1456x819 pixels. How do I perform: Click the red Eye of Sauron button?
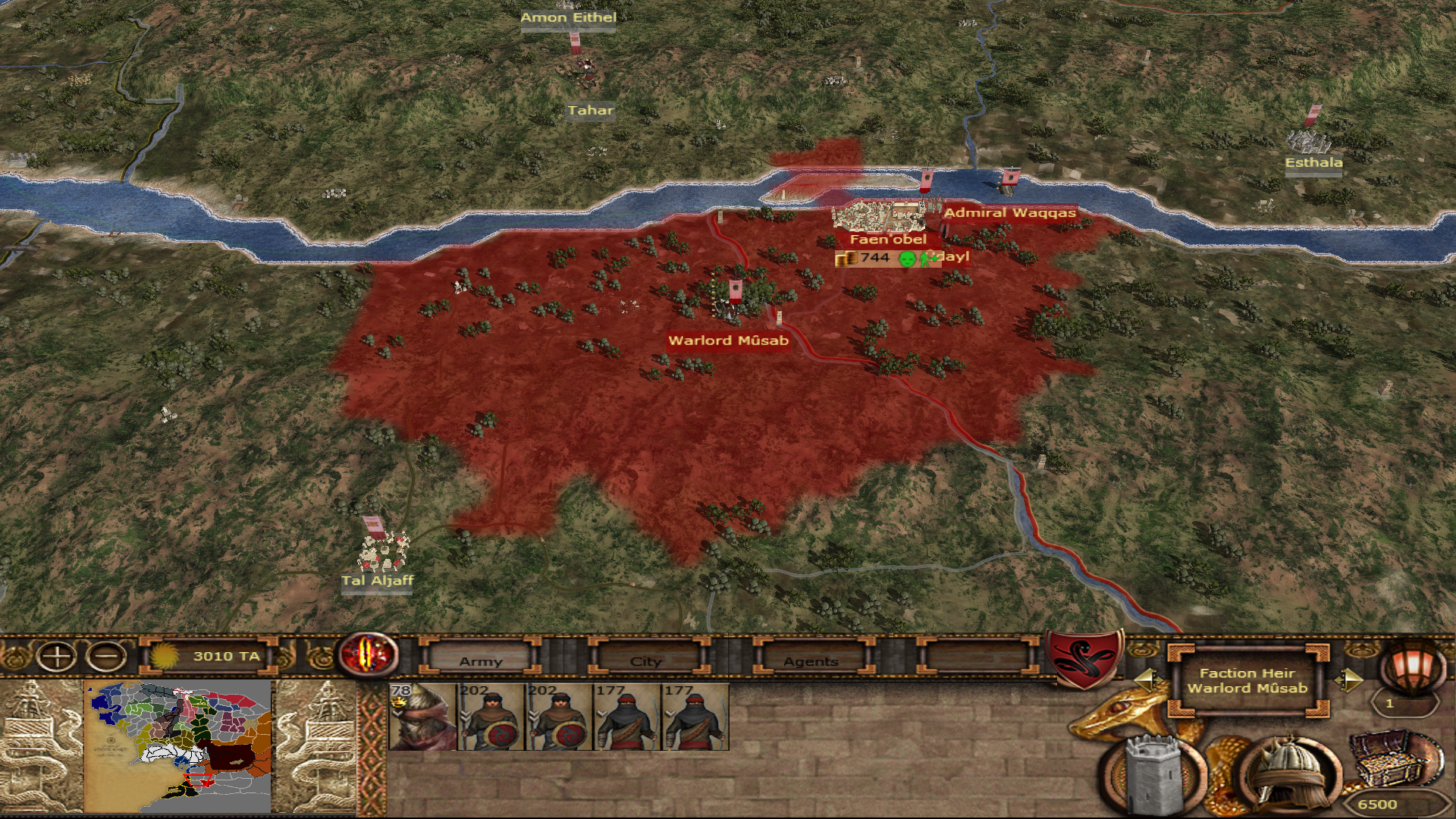point(369,654)
